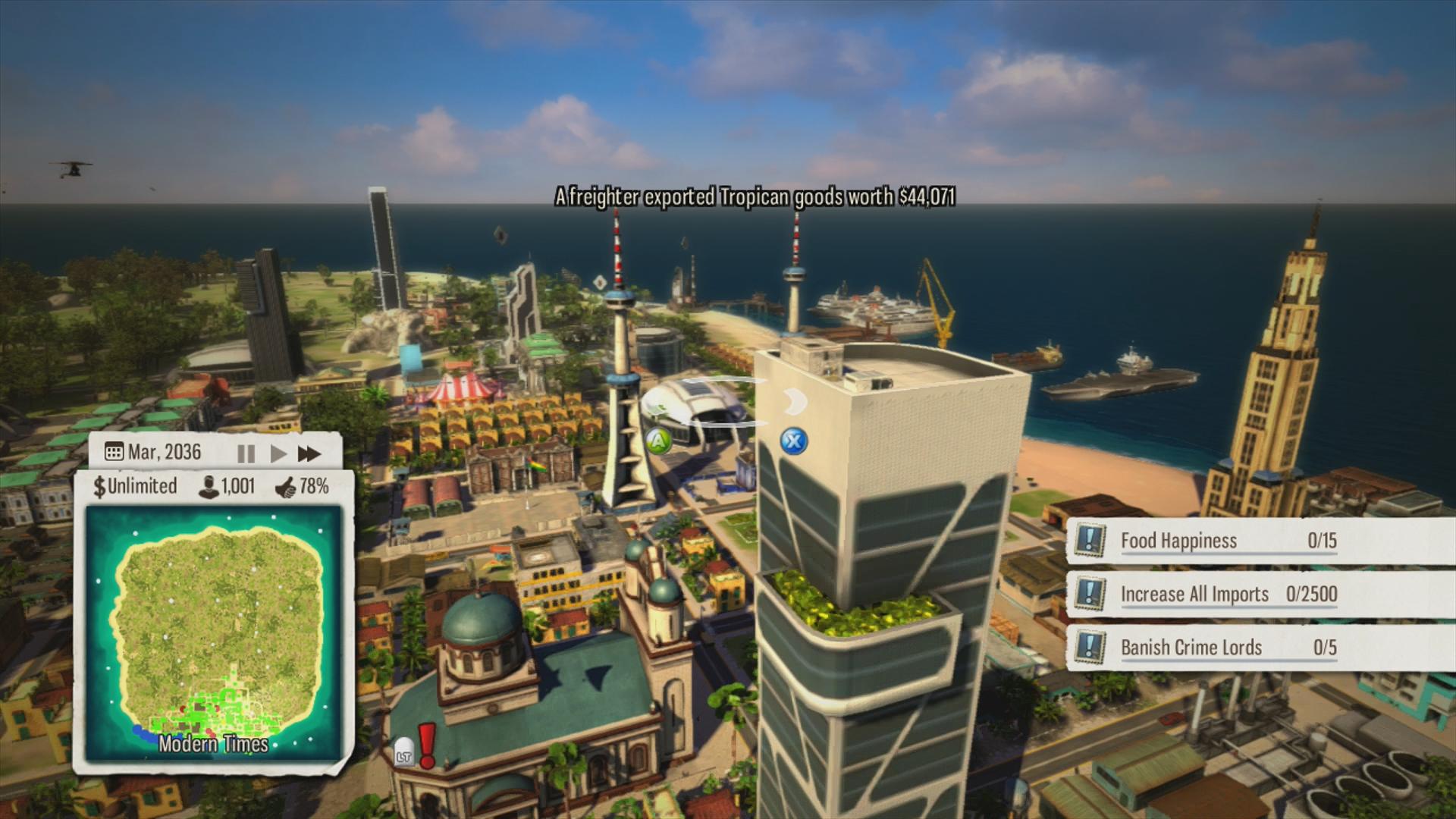Viewport: 1456px width, 819px height.
Task: Show population details for 1,001 citizens
Action: pos(227,486)
